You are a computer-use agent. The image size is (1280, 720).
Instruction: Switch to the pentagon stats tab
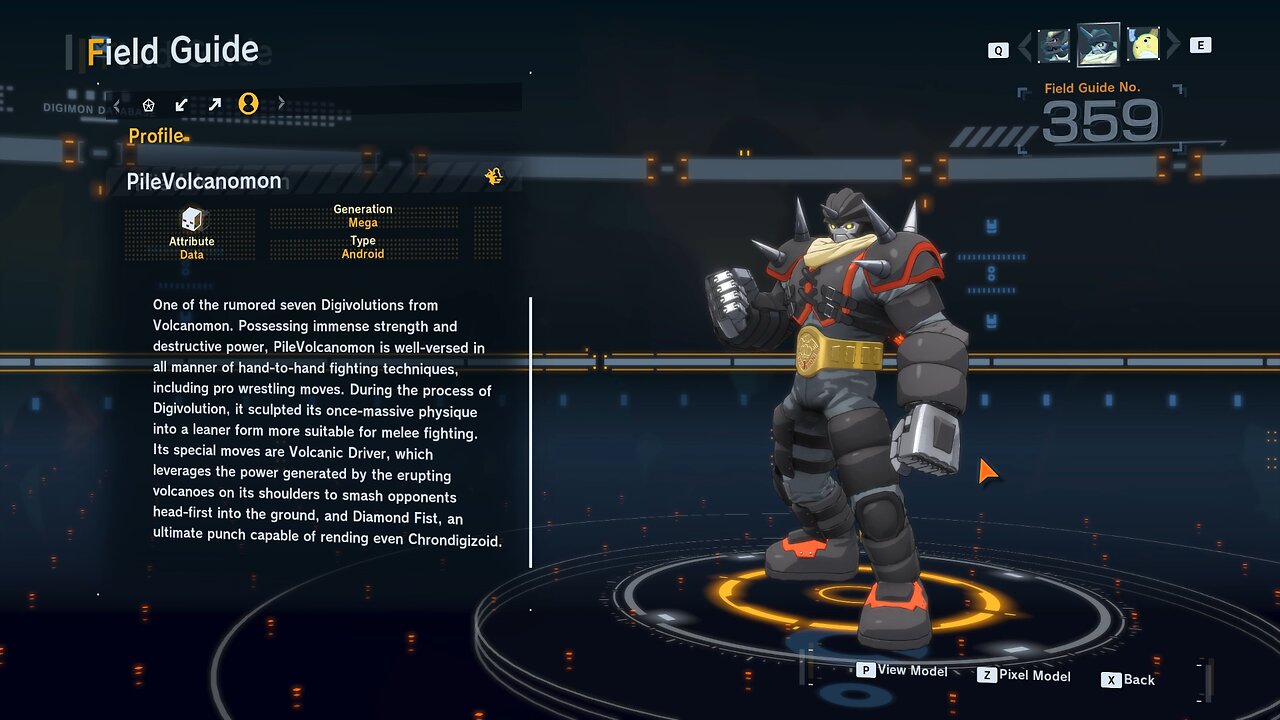pyautogui.click(x=149, y=104)
